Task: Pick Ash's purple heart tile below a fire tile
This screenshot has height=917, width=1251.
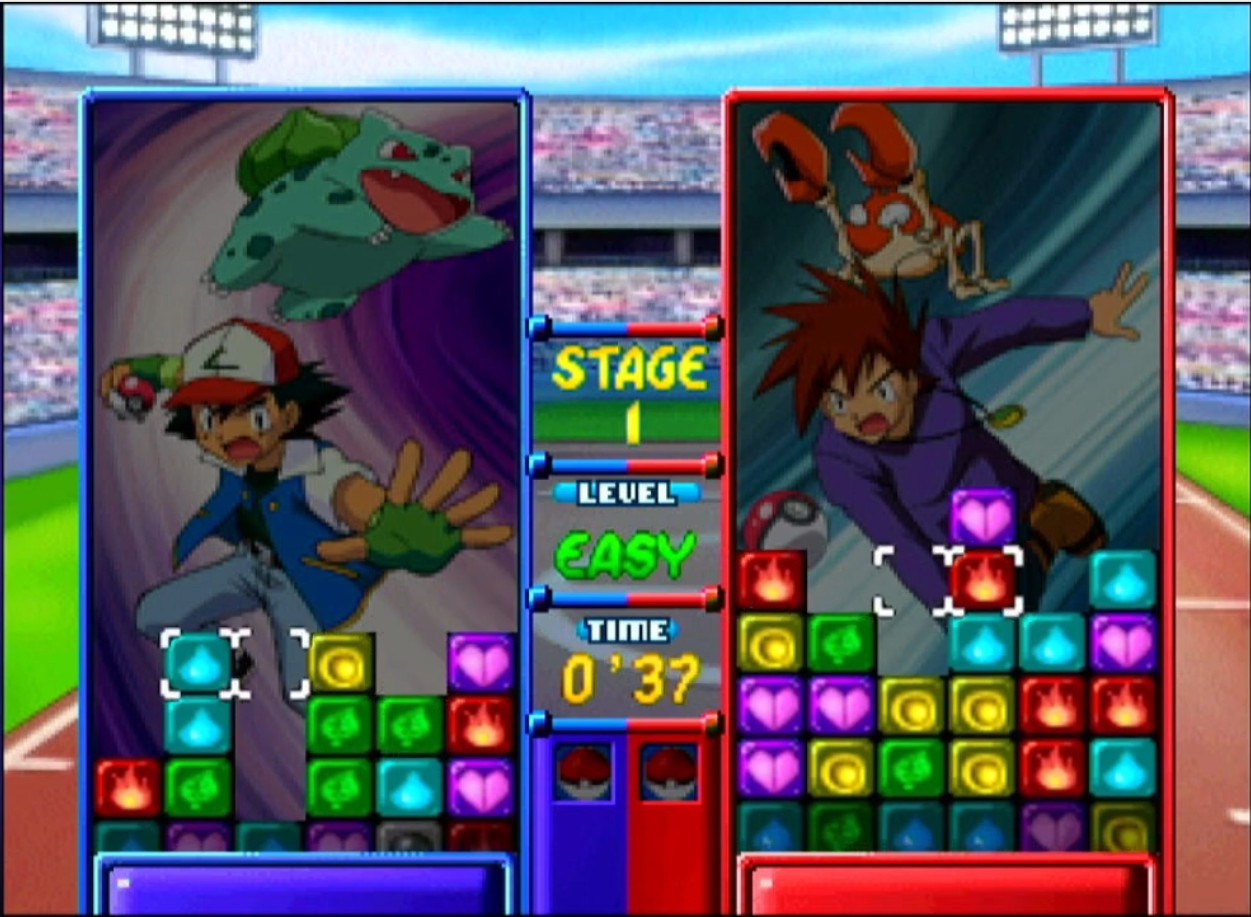Action: (x=481, y=787)
